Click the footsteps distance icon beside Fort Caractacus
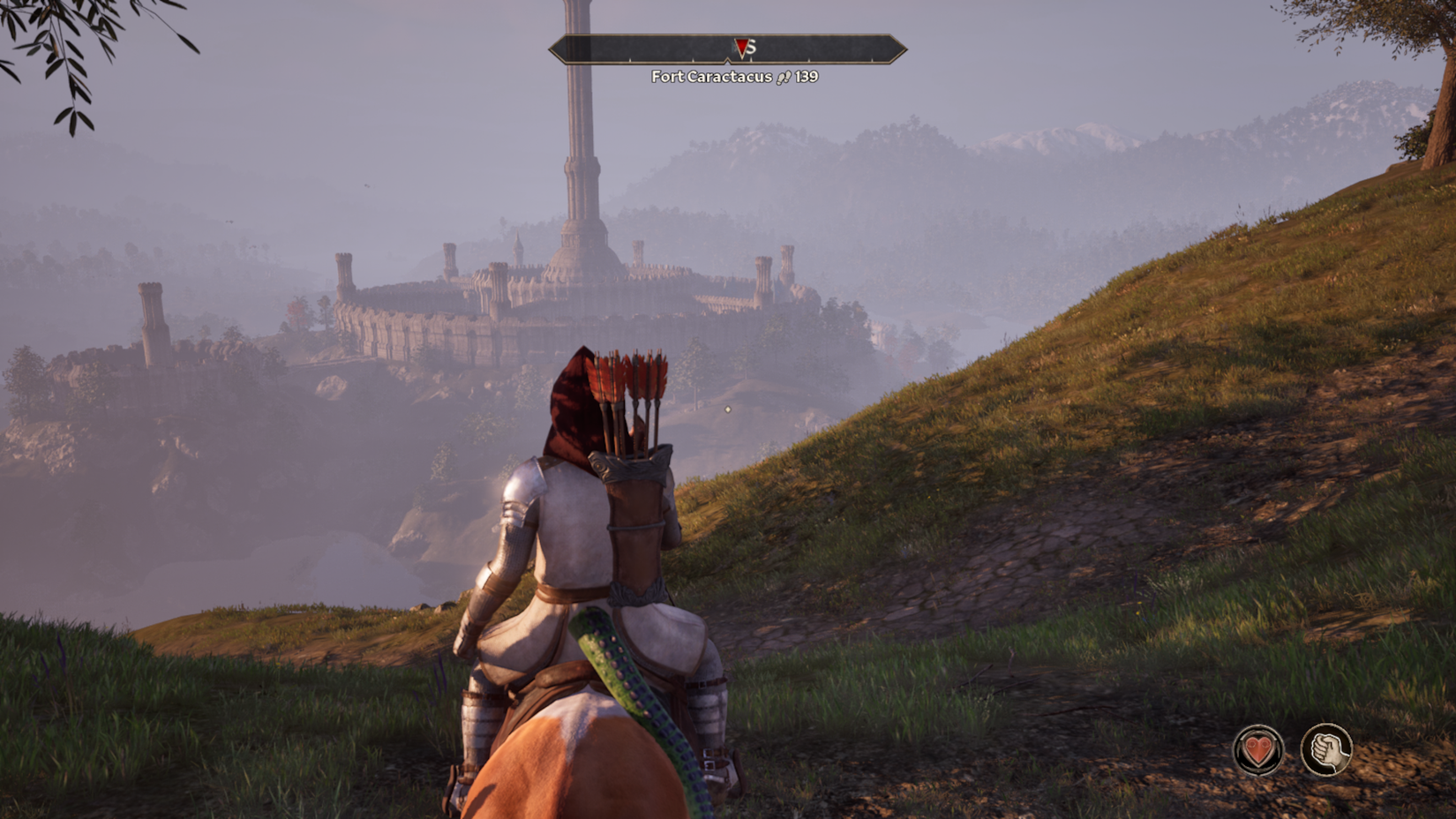The height and width of the screenshot is (819, 1456). click(x=784, y=78)
